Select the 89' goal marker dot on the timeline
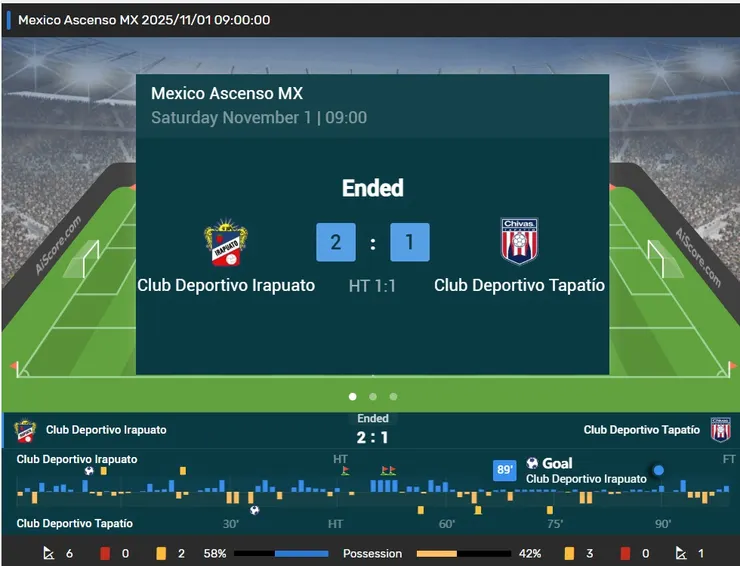This screenshot has height=566, width=740. 658,470
